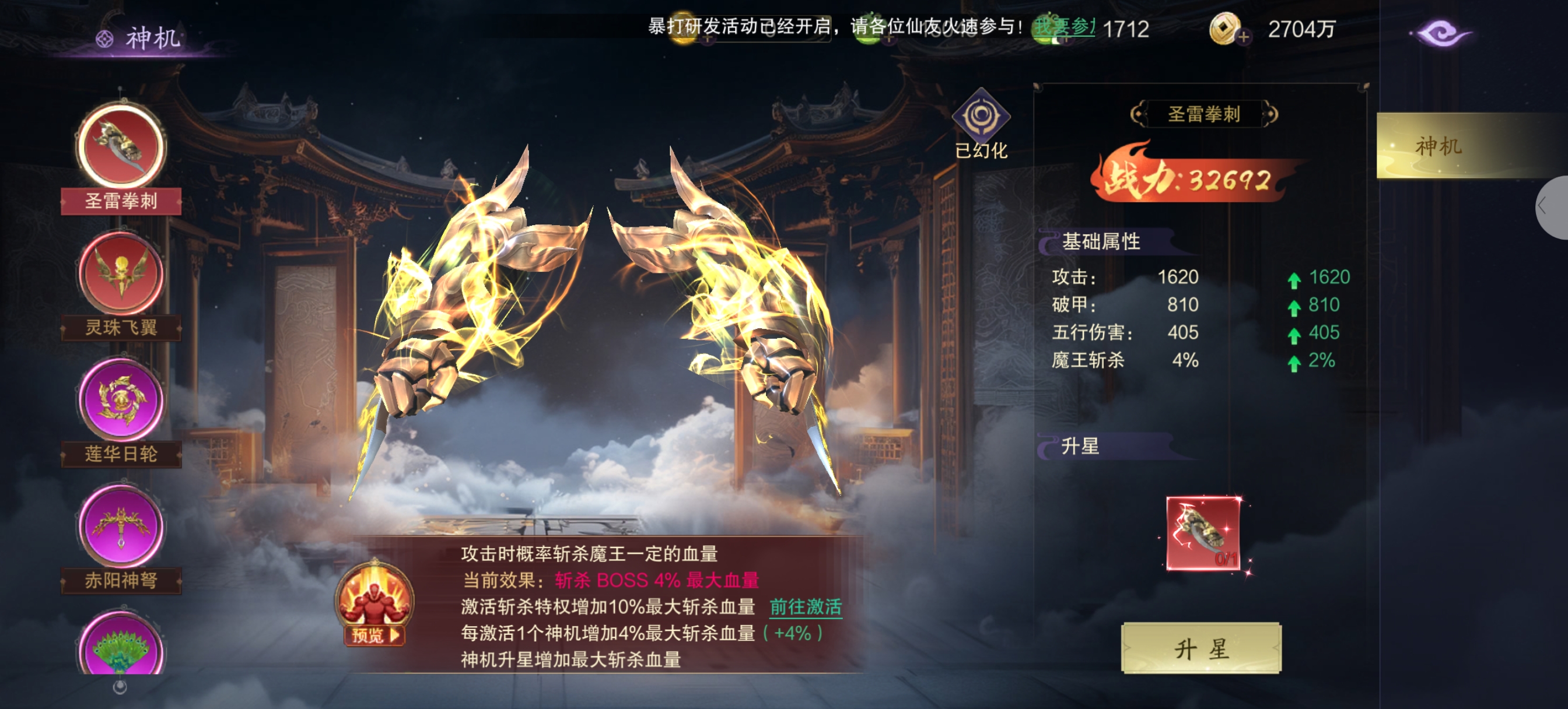This screenshot has width=1568, height=709.
Task: Switch to the 神机 side tab
Action: coord(1438,146)
